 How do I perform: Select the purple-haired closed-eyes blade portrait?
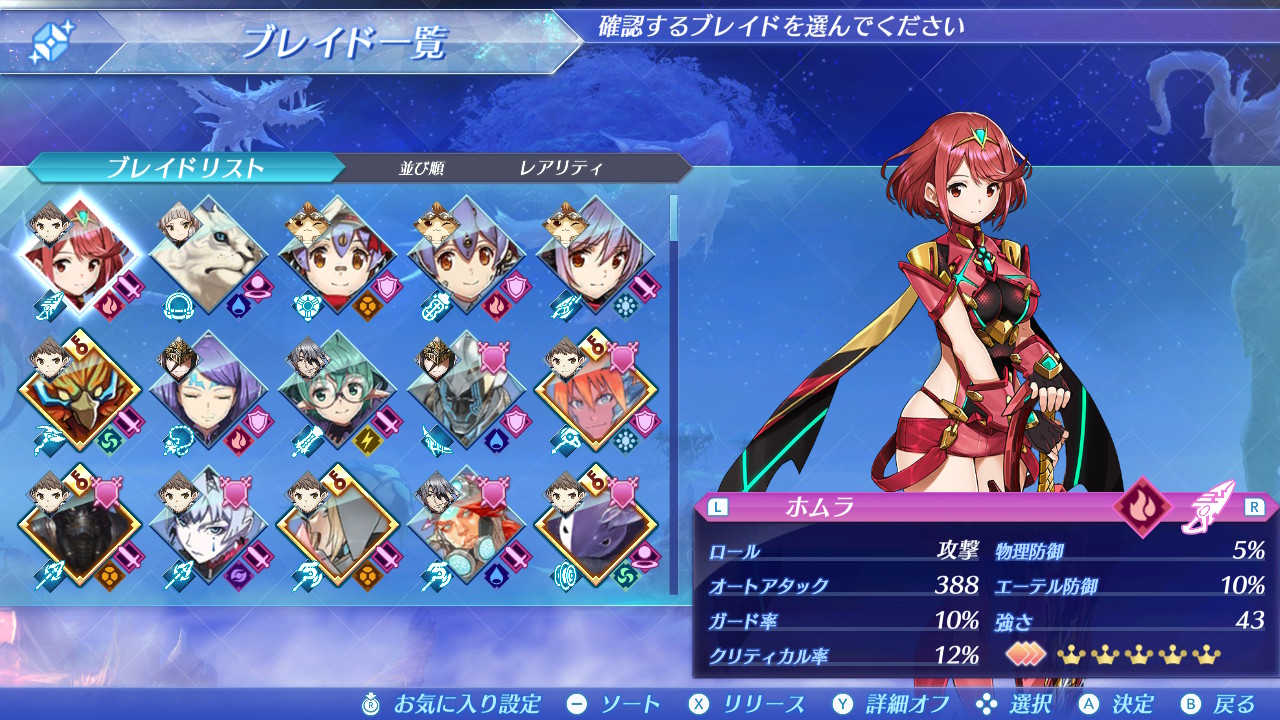(208, 392)
